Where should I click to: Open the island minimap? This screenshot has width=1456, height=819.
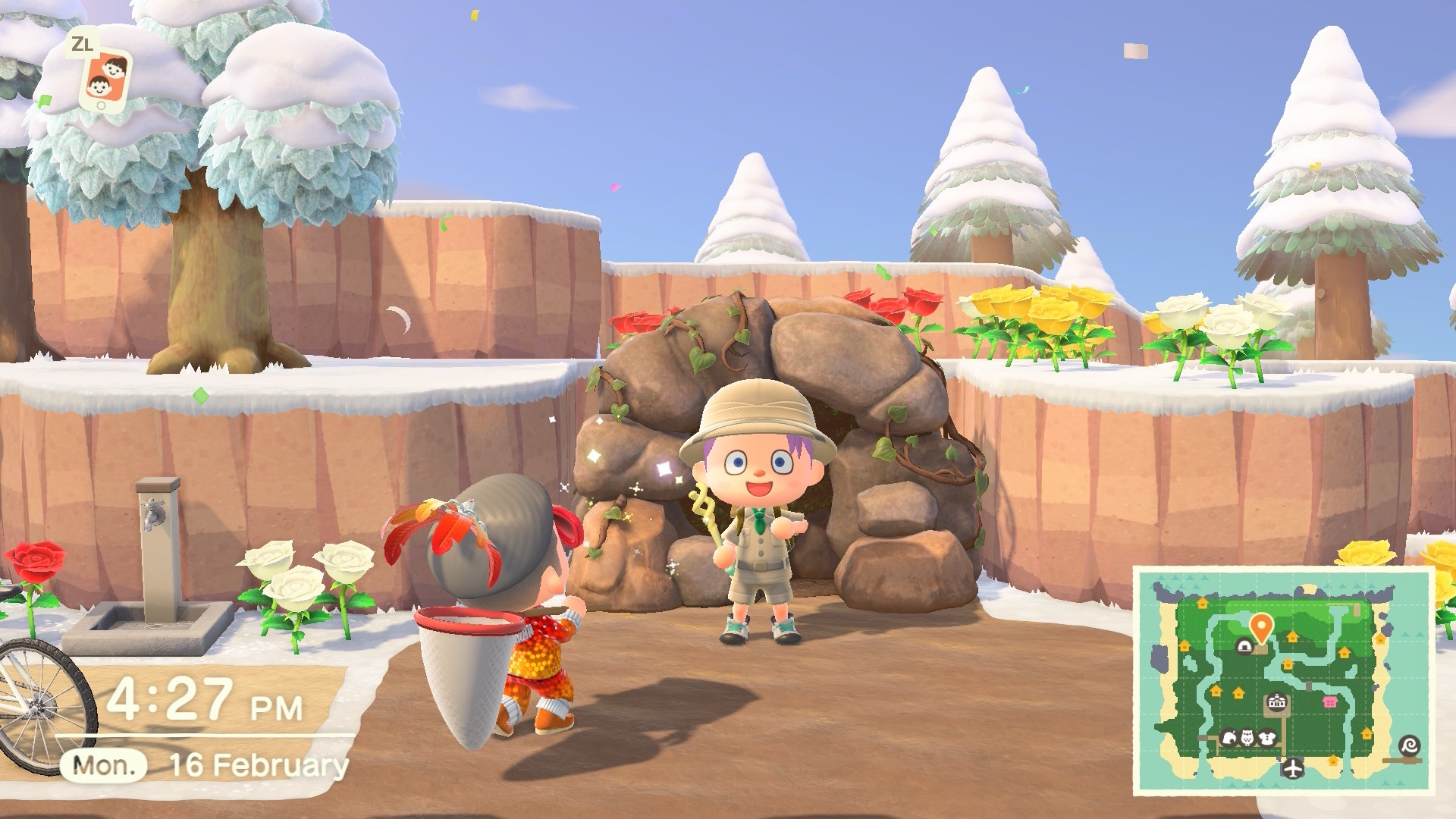1282,680
